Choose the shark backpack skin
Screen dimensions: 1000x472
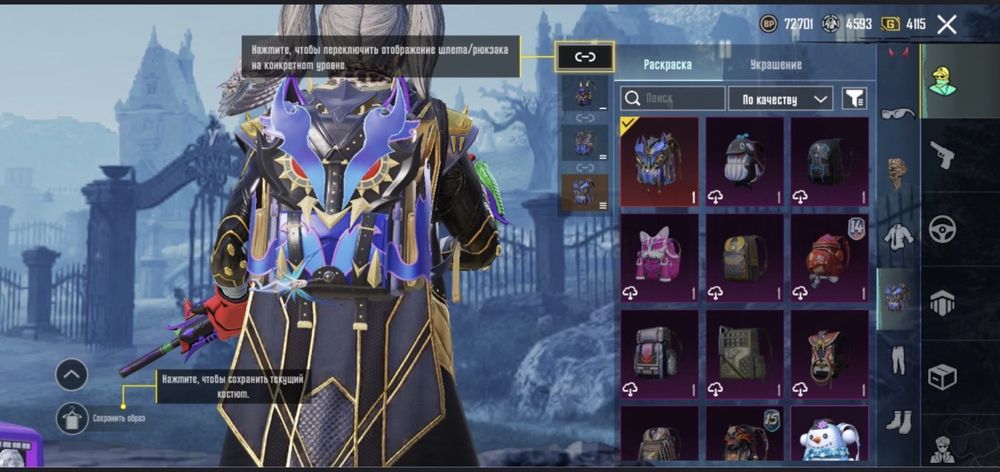click(744, 162)
